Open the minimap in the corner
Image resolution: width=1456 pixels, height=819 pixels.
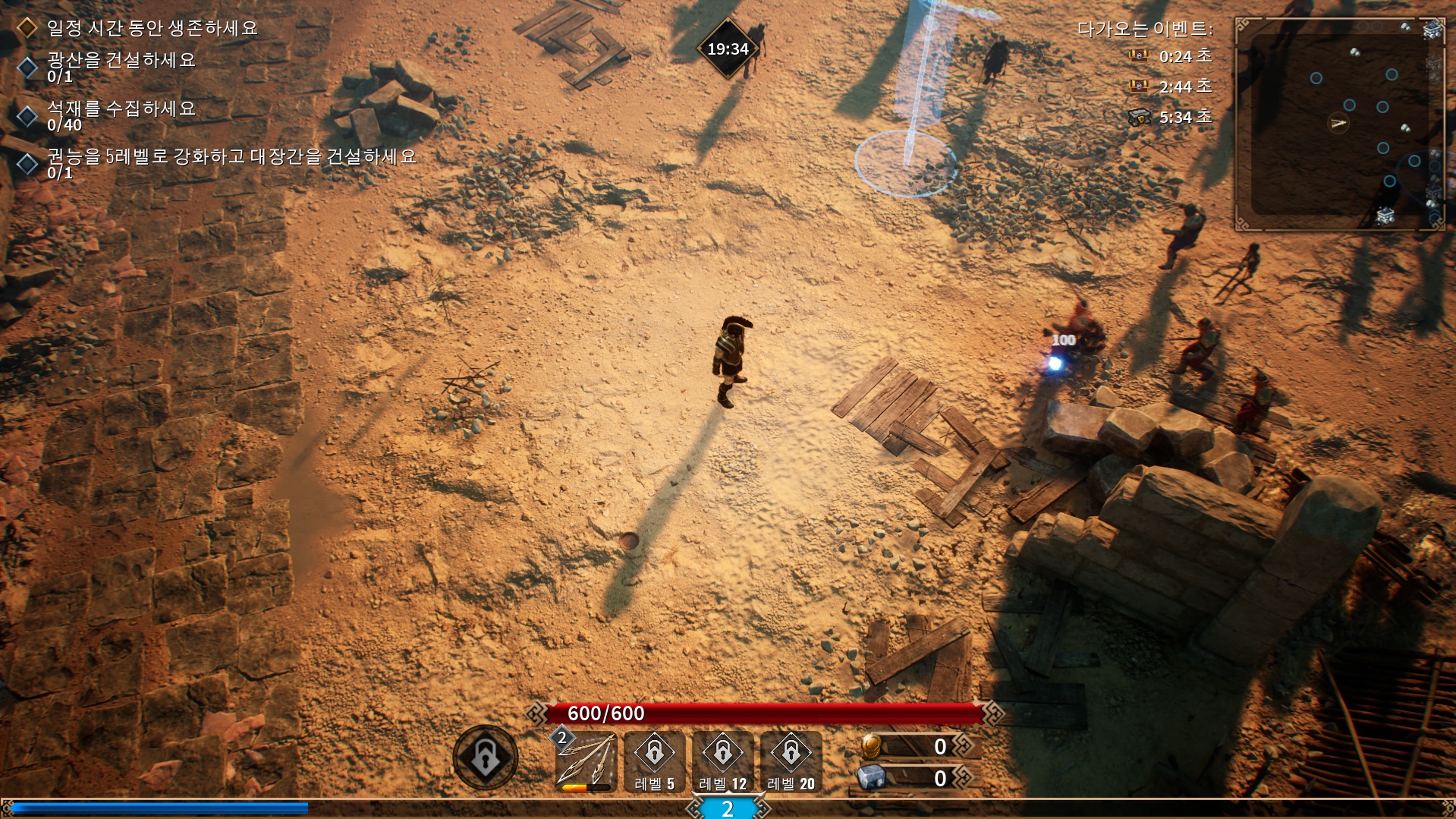[x=1339, y=124]
